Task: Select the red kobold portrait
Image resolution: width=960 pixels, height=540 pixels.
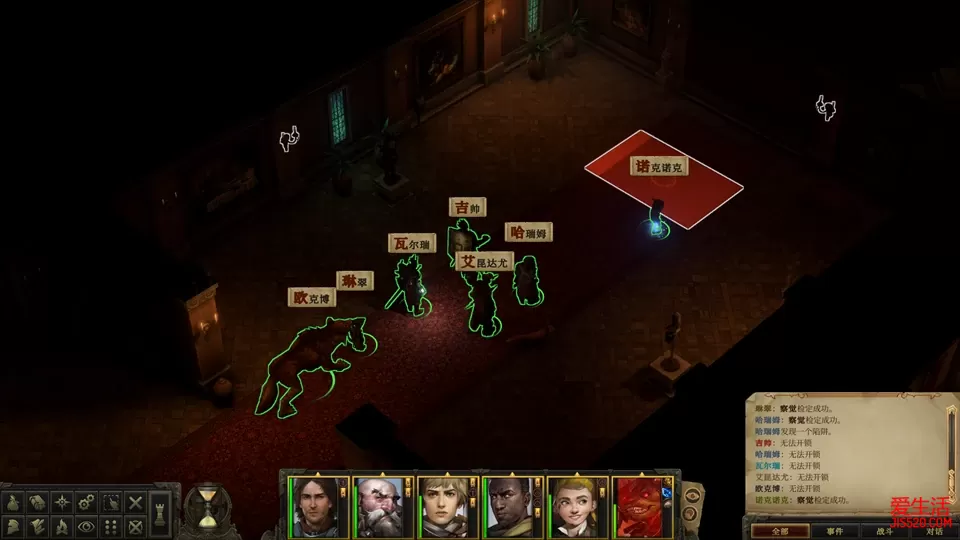Action: click(x=643, y=507)
